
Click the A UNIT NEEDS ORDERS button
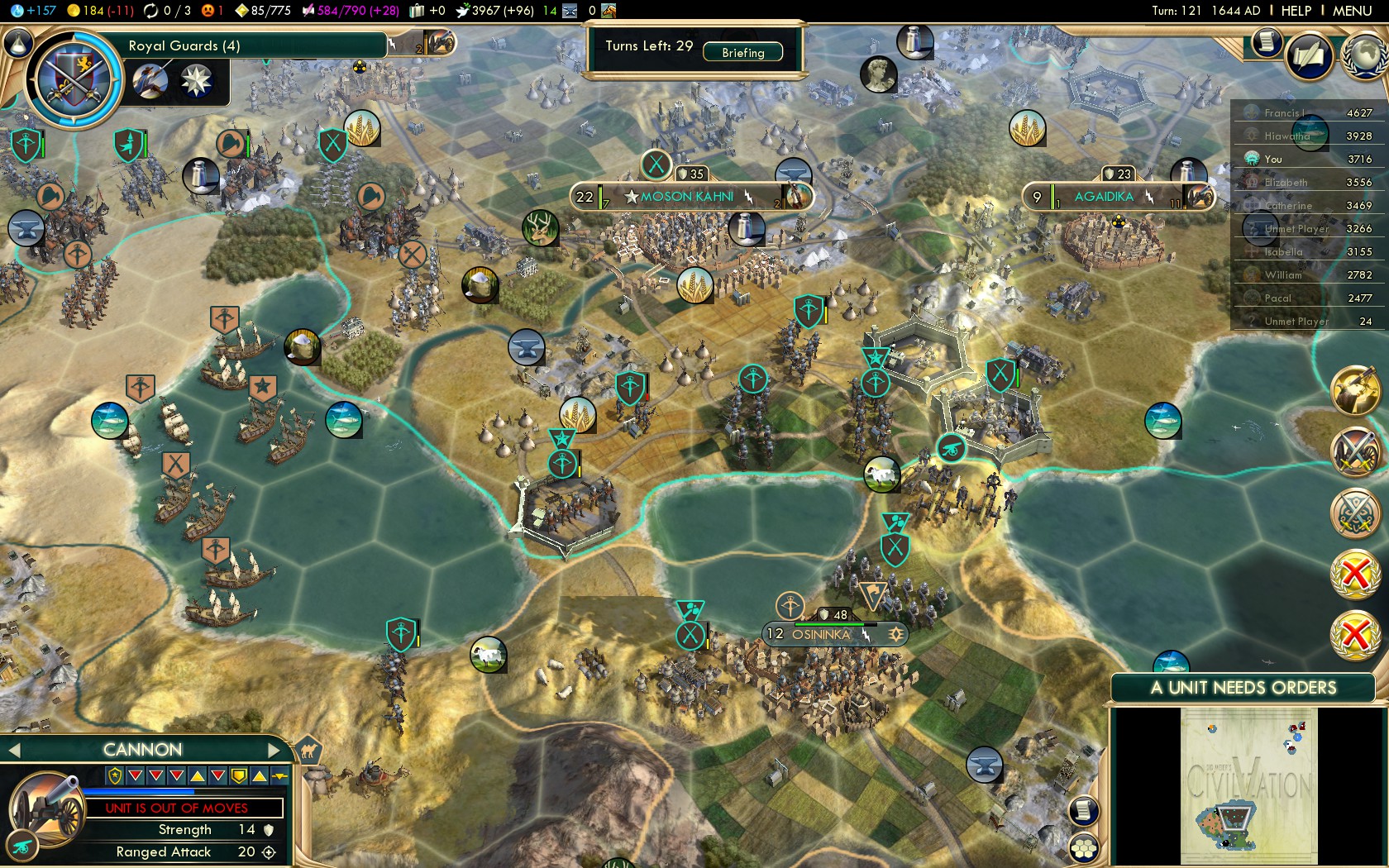pyautogui.click(x=1243, y=688)
